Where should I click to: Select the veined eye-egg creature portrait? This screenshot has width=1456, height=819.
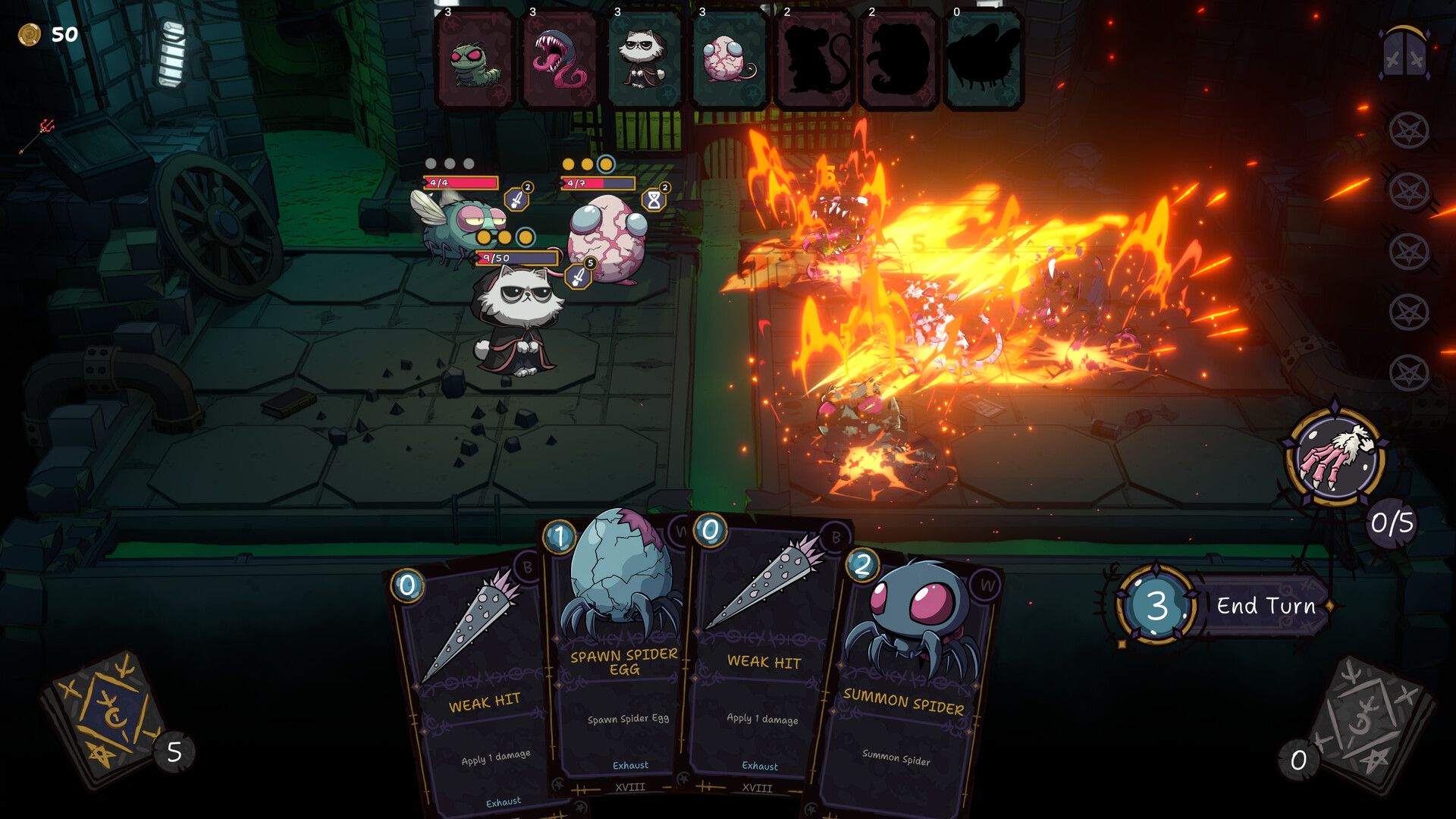pos(730,61)
